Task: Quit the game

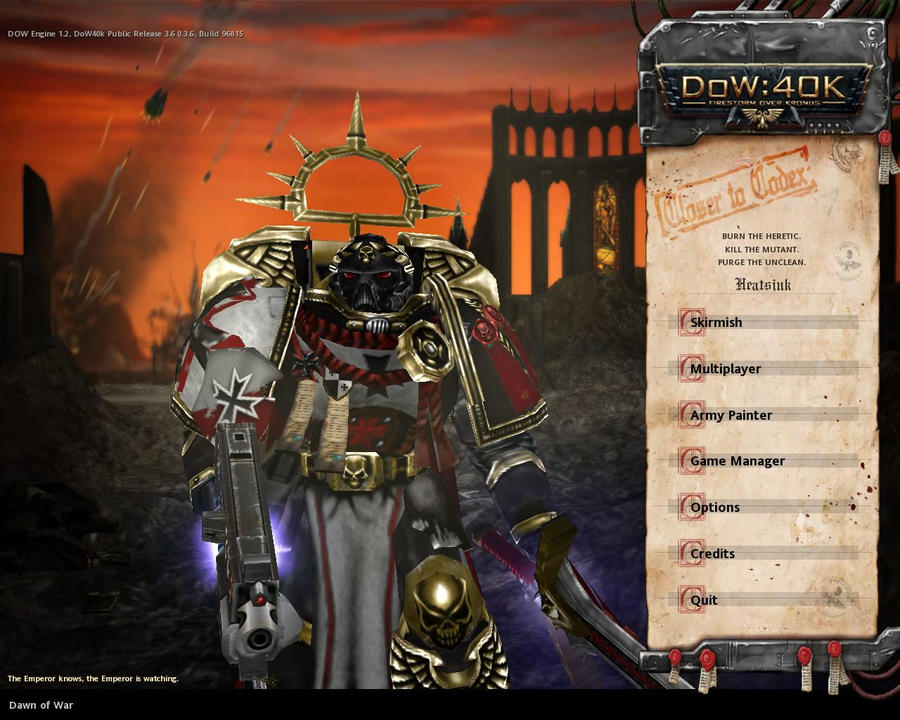Action: coord(704,600)
